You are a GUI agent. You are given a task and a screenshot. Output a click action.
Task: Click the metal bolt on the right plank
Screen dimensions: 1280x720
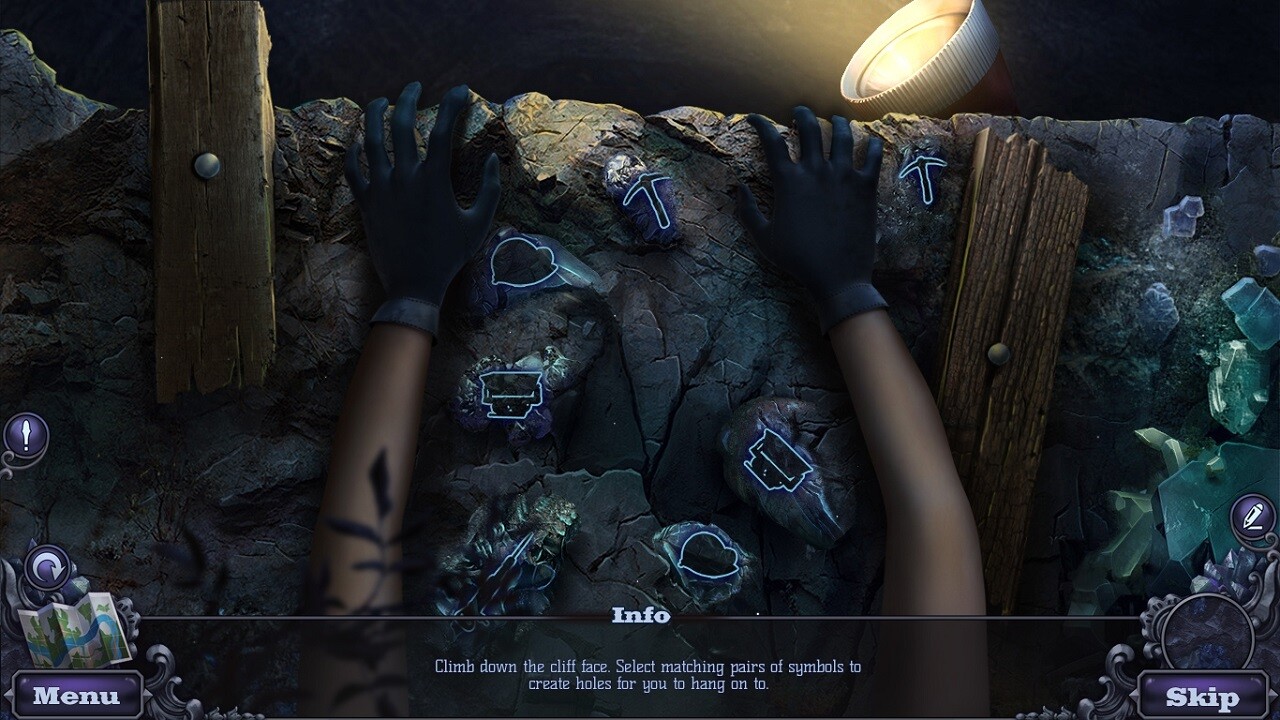click(x=996, y=352)
